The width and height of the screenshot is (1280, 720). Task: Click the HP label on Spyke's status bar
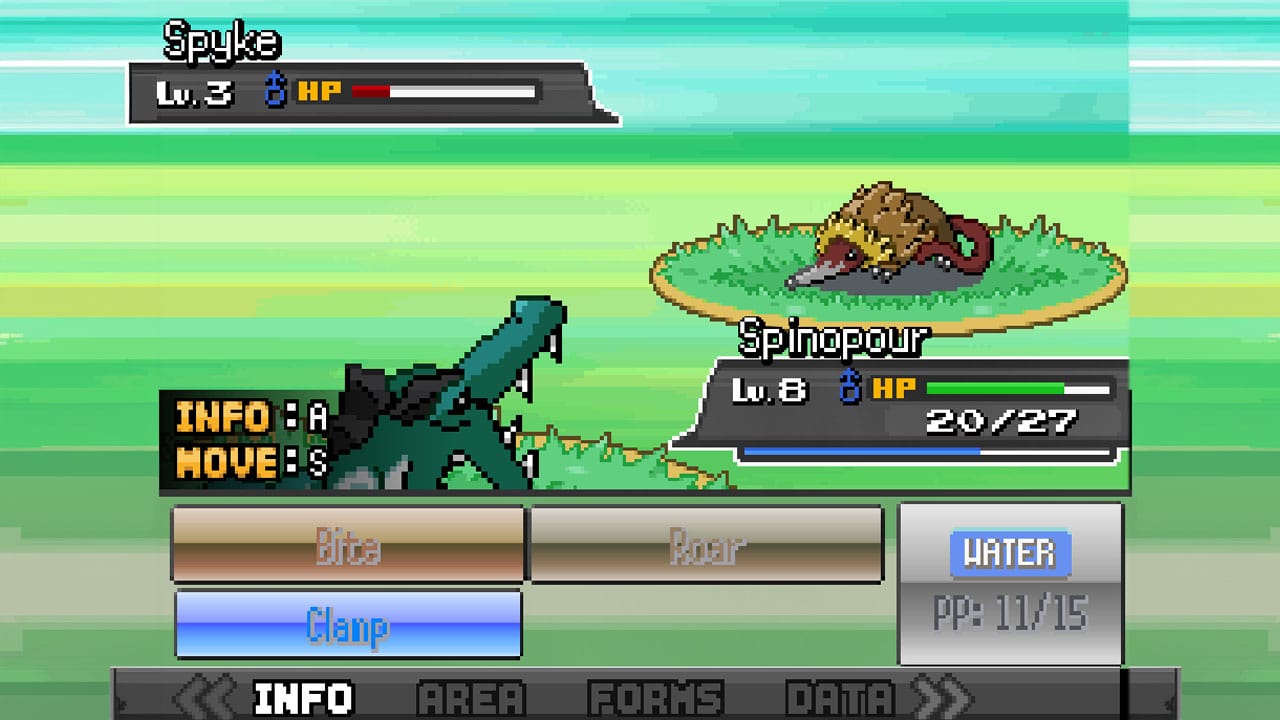tap(322, 92)
